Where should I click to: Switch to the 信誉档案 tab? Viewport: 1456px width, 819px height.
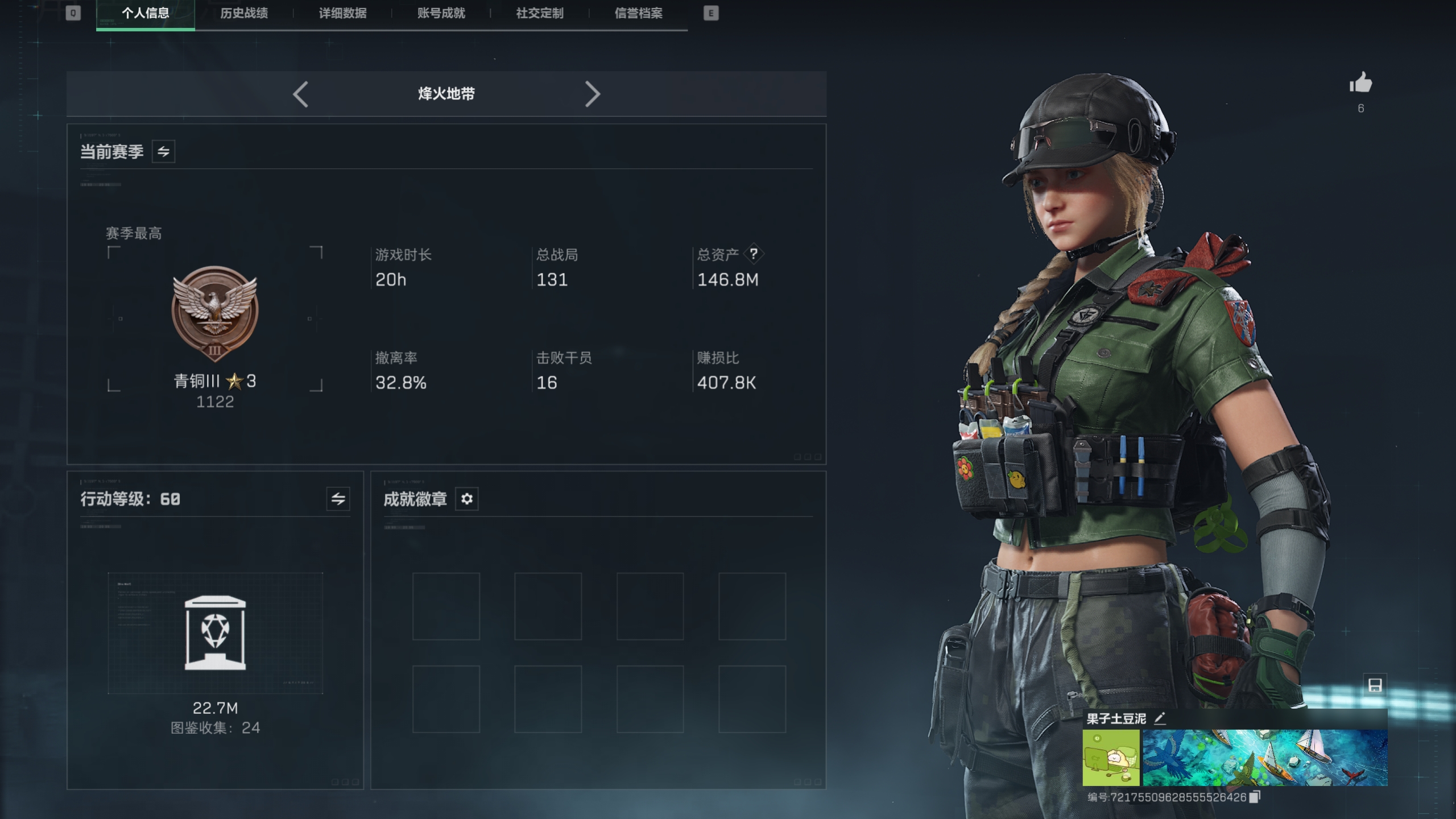(638, 13)
